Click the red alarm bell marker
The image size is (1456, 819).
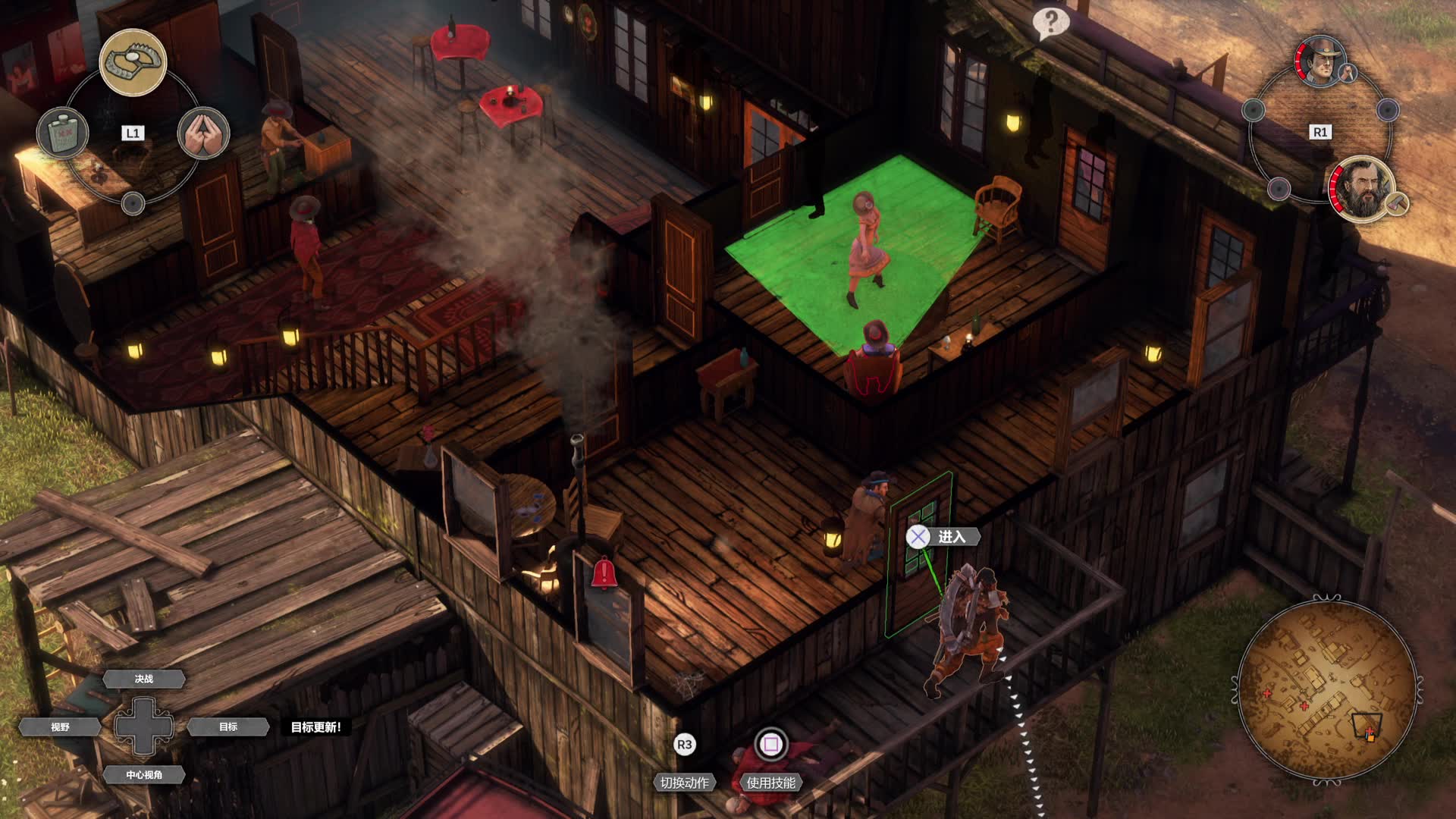pyautogui.click(x=604, y=573)
